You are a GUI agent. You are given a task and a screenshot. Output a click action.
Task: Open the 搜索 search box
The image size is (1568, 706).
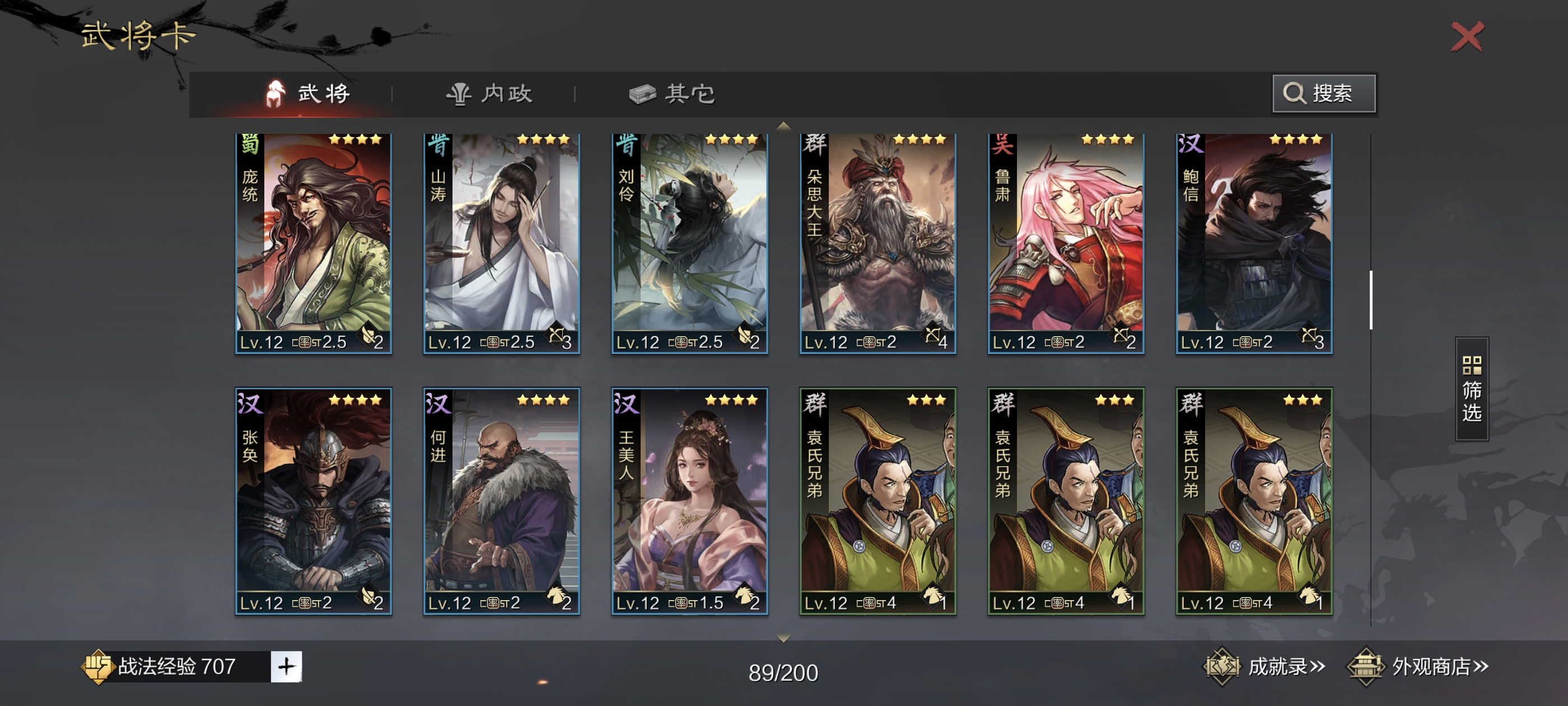[x=1323, y=93]
